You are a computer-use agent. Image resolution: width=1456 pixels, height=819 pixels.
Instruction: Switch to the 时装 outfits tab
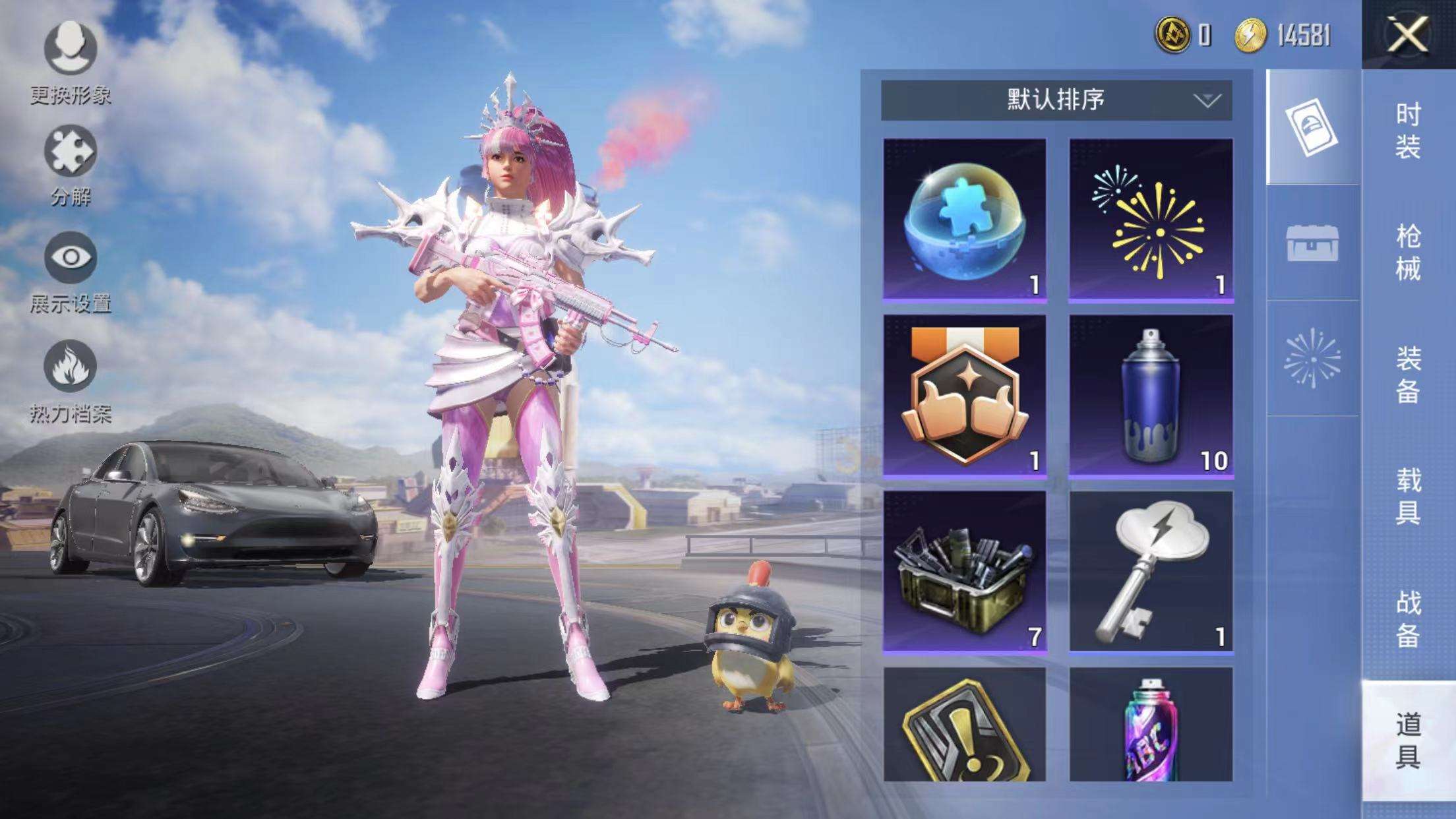[1408, 131]
